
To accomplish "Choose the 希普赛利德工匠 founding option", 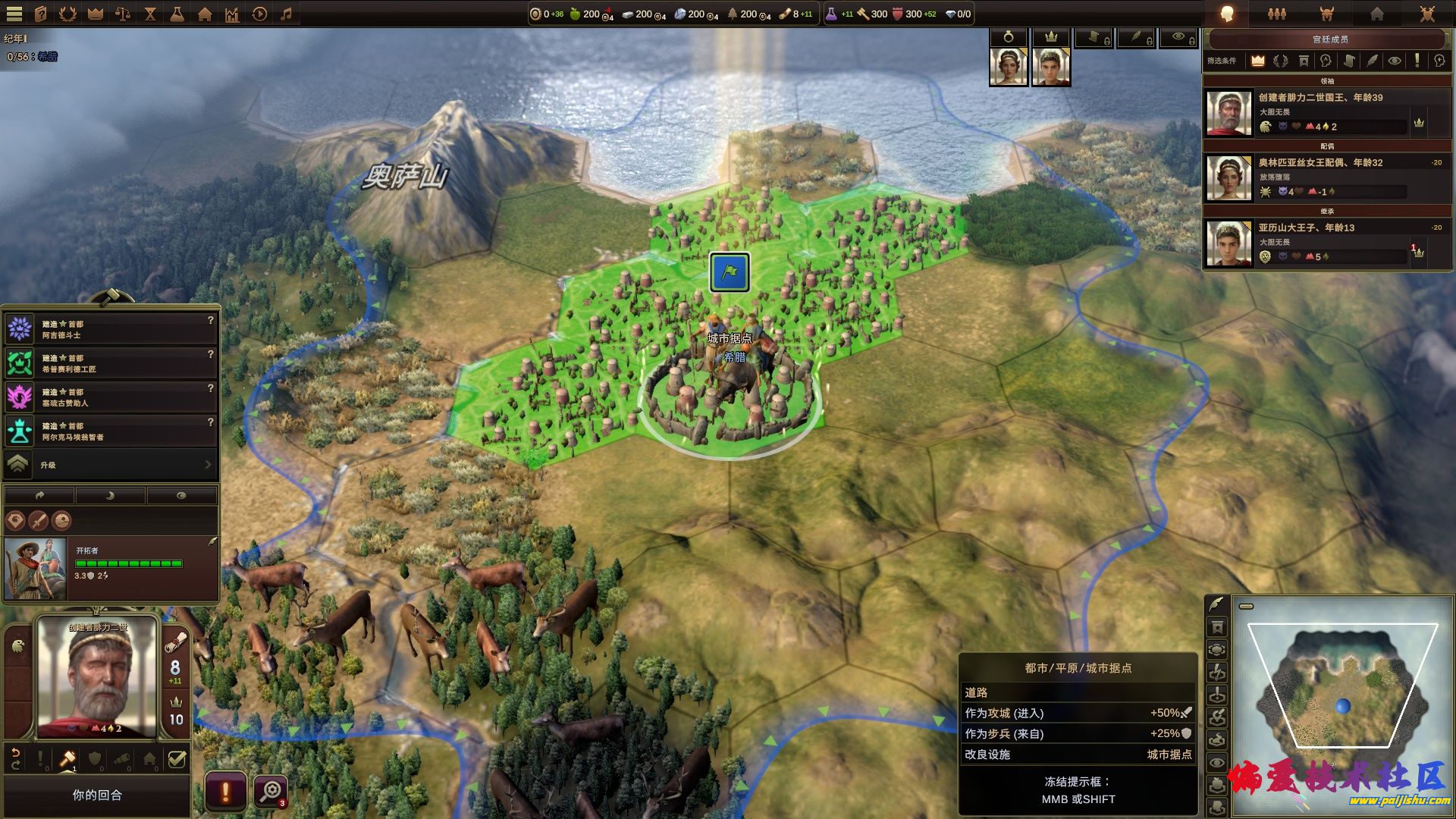I will coord(111,363).
